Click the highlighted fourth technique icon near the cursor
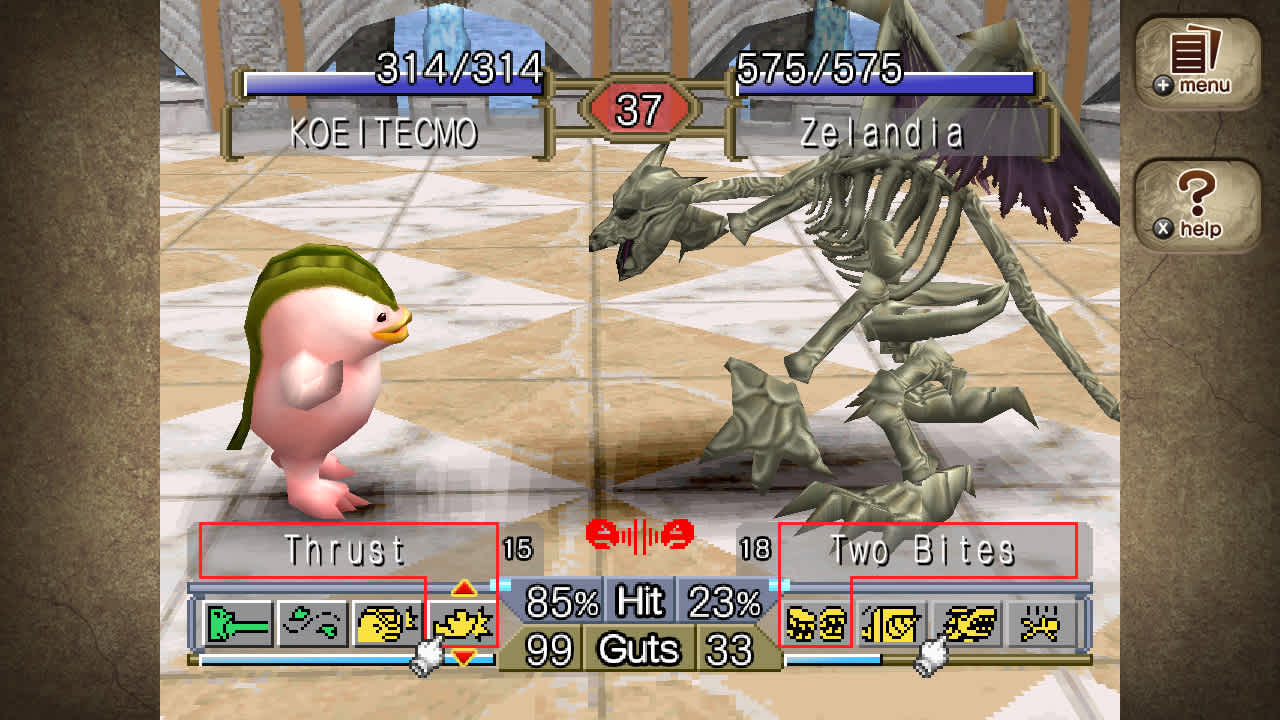The width and height of the screenshot is (1280, 720). pos(462,622)
